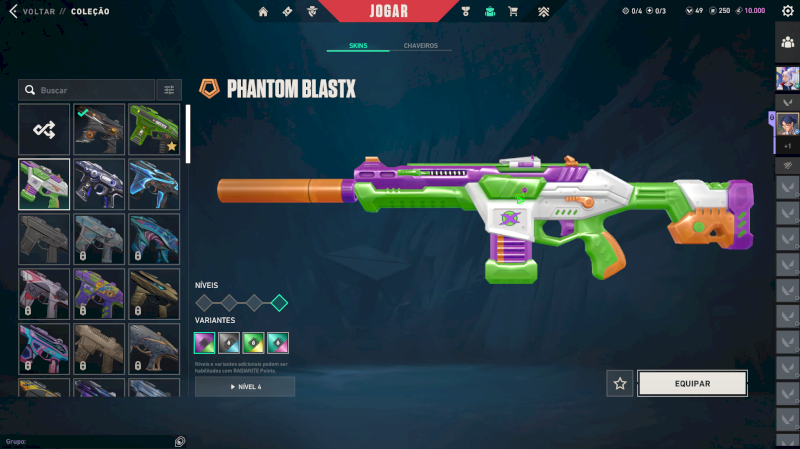This screenshot has width=800, height=449.
Task: Open the agents icon in top bar
Action: tap(313, 11)
